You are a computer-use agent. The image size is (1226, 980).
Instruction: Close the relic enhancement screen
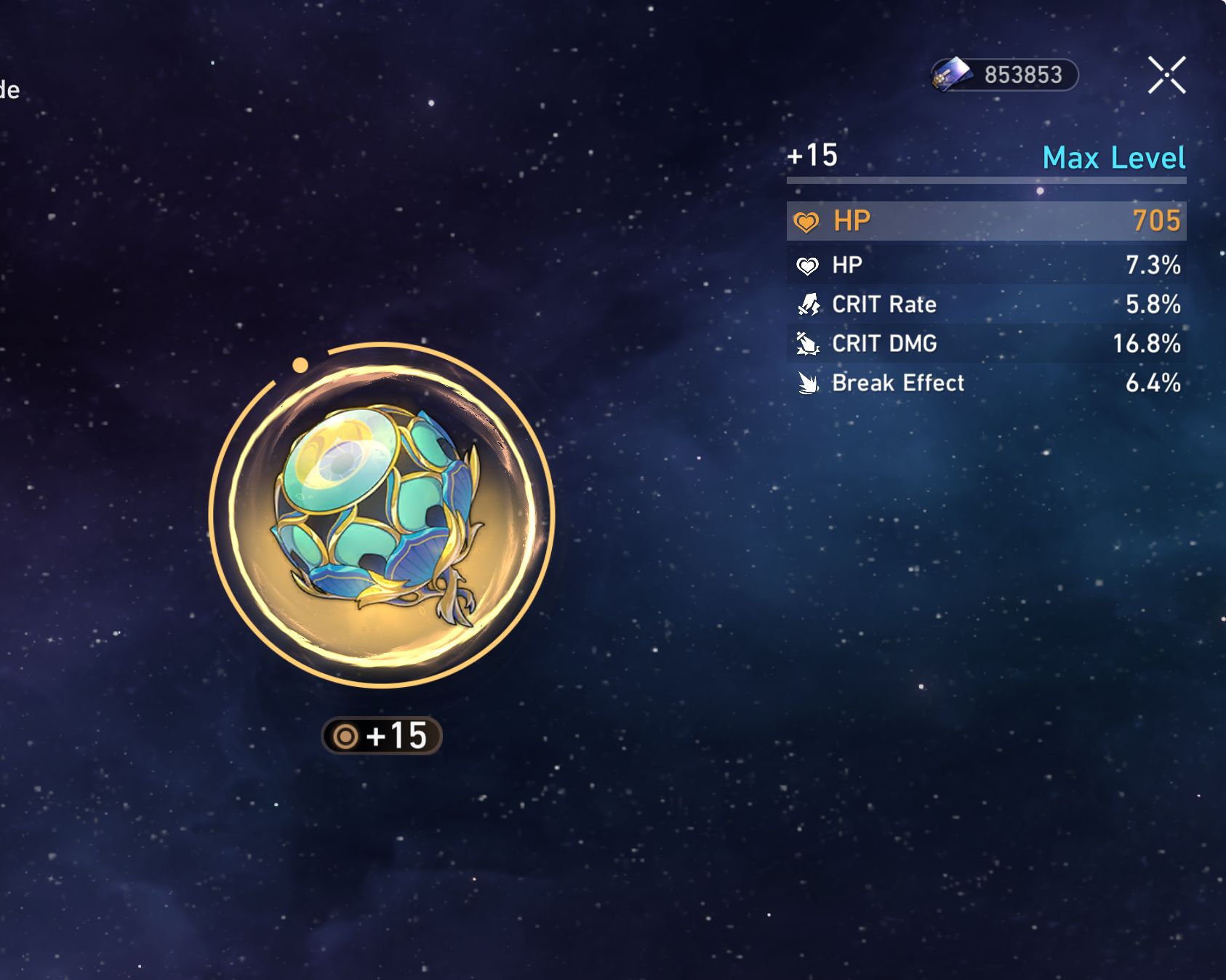tap(1166, 75)
